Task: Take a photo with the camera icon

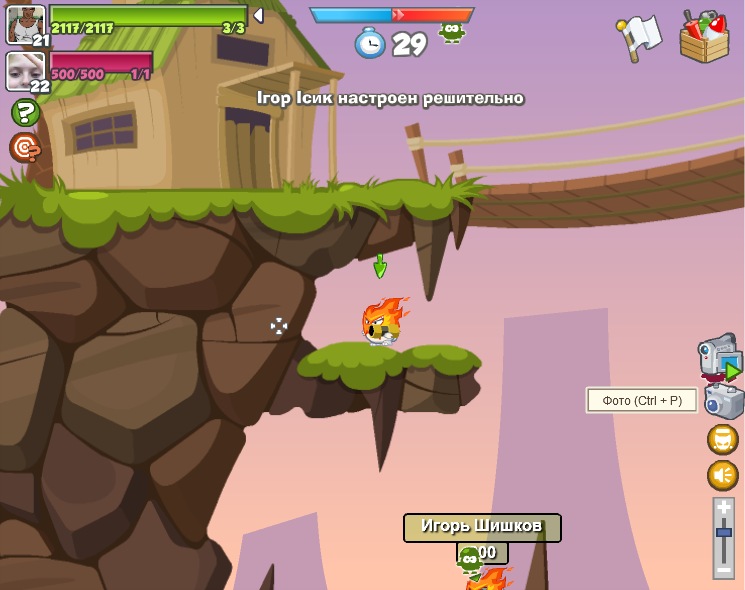Action: click(723, 402)
